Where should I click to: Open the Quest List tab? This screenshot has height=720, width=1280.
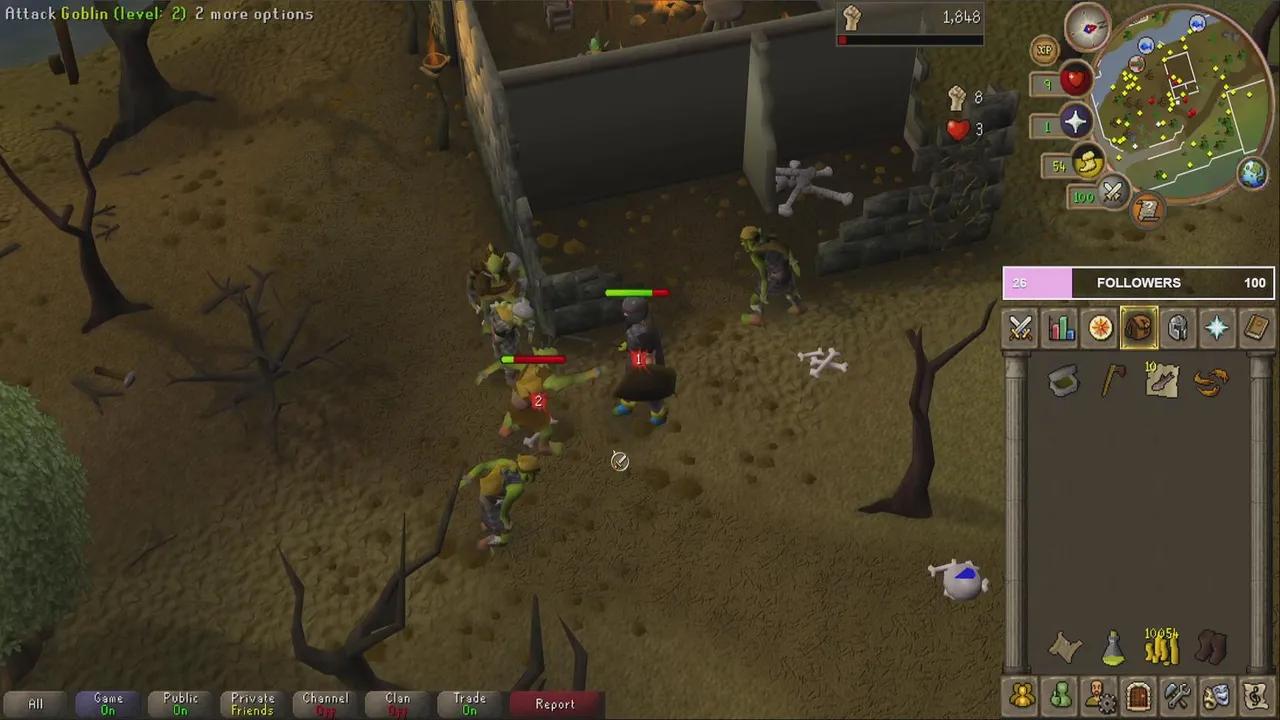pos(1100,328)
